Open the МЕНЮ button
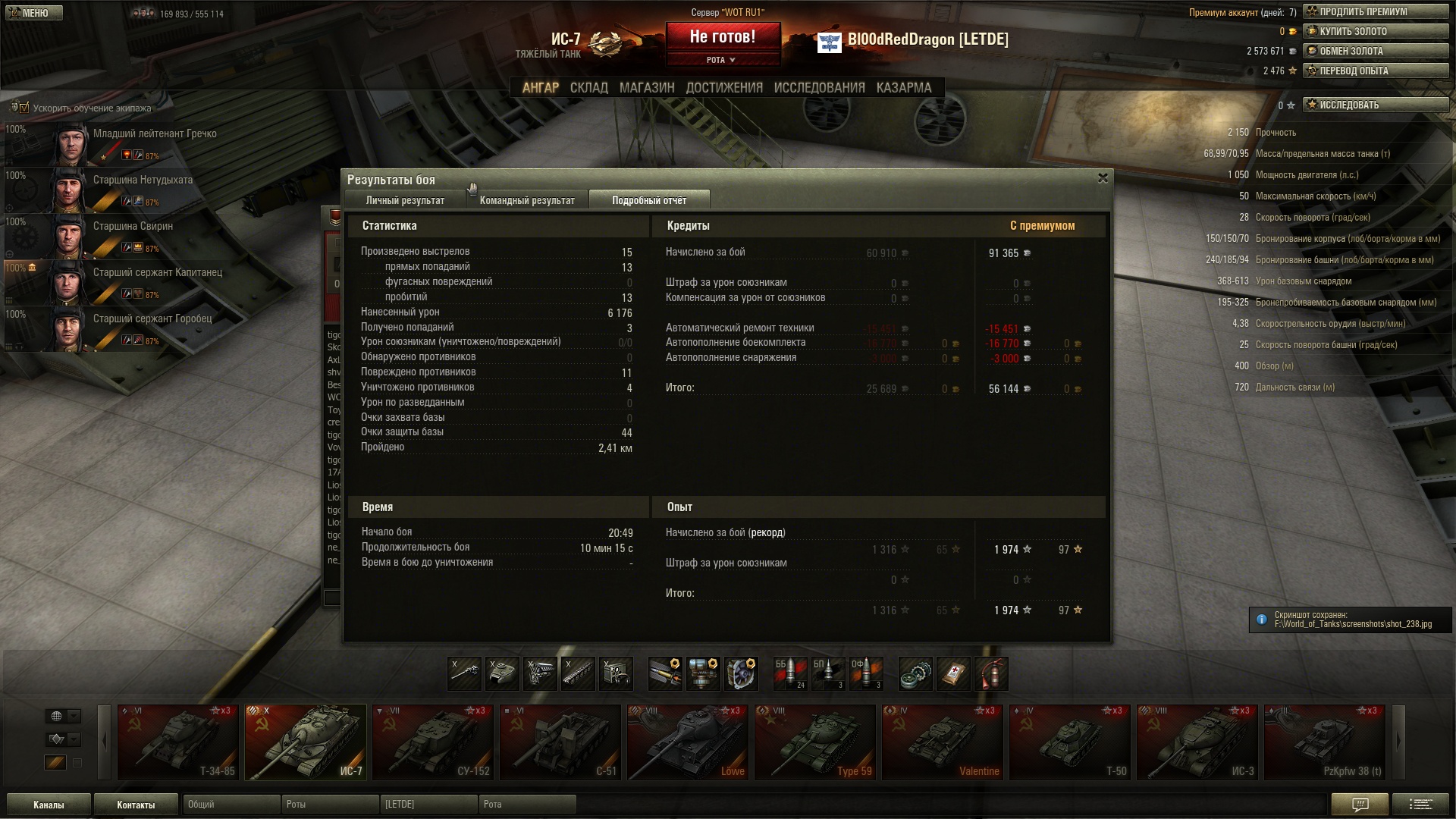Screen dimensions: 1456x819 tap(34, 13)
